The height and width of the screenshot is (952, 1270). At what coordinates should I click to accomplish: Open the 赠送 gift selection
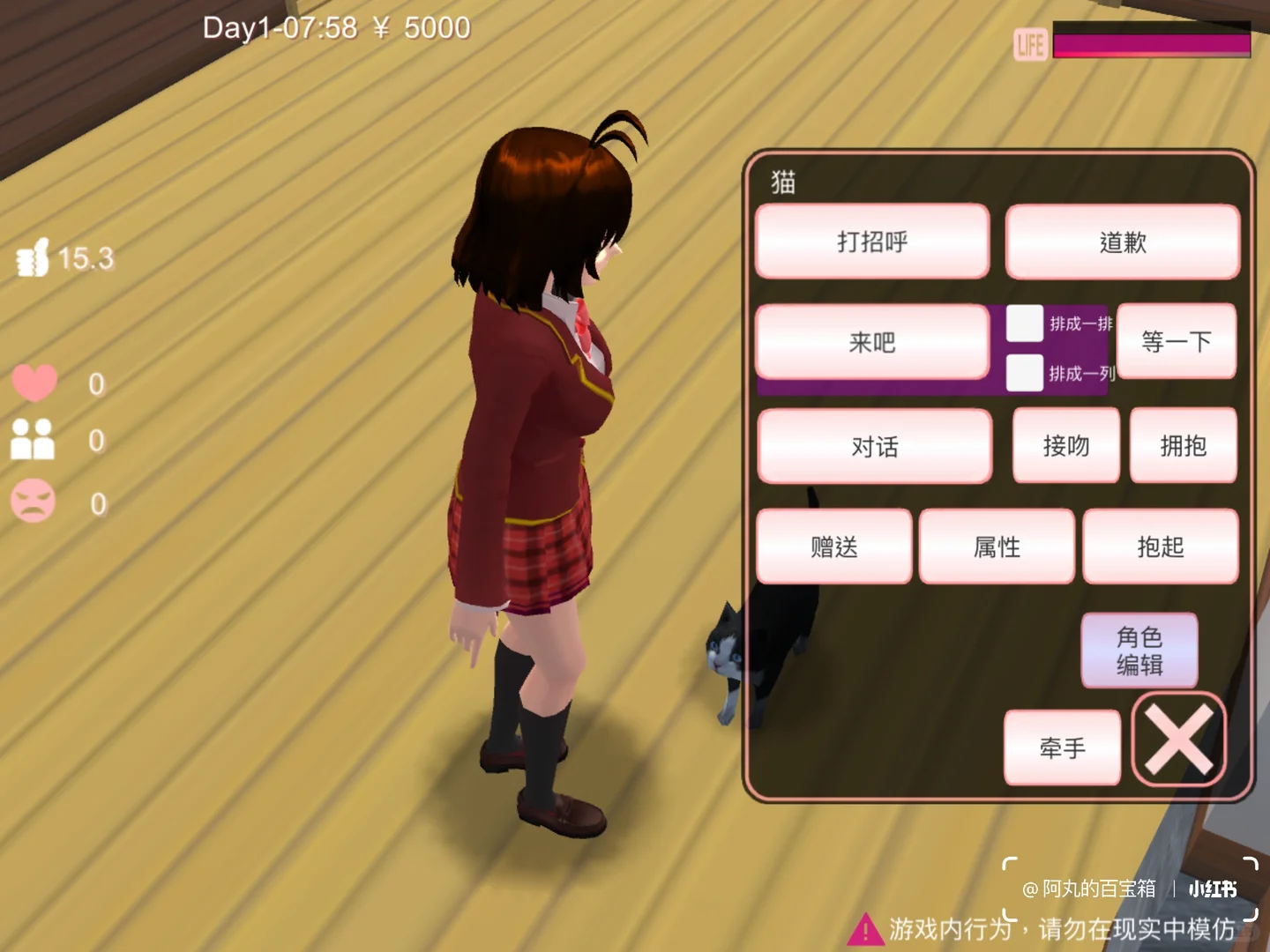(833, 547)
